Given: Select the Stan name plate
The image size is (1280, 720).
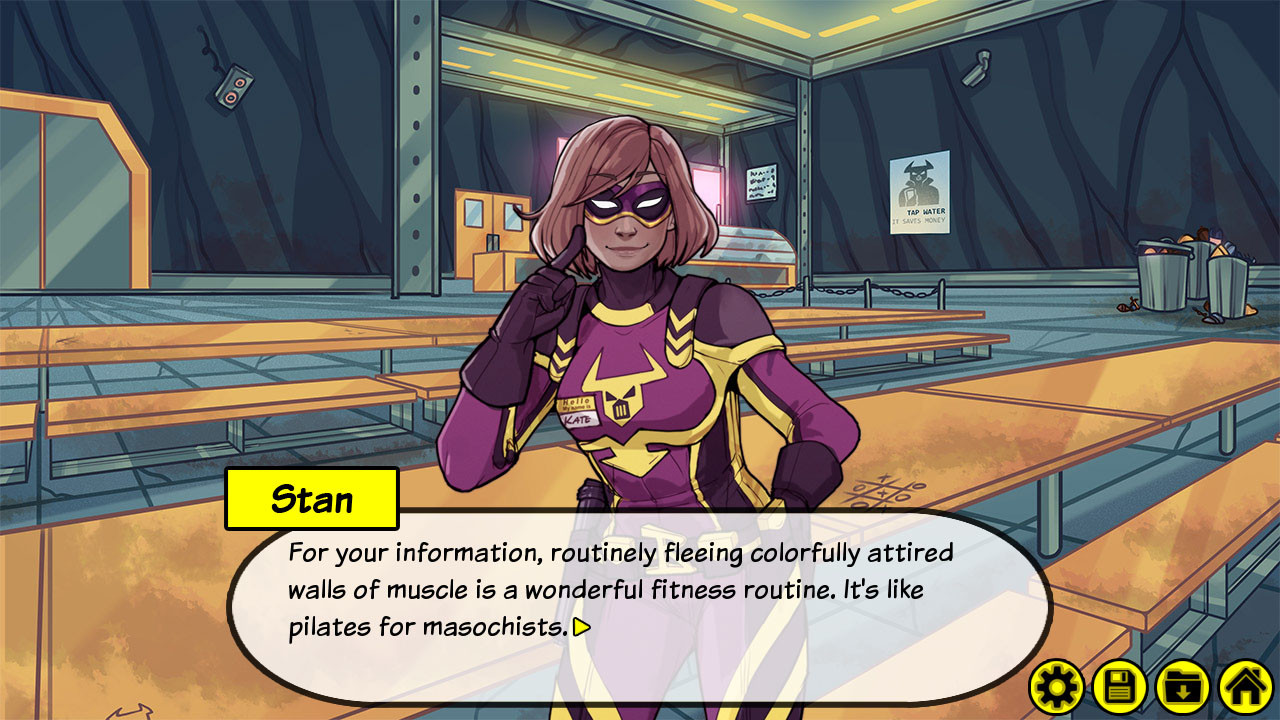Looking at the screenshot, I should pos(315,497).
